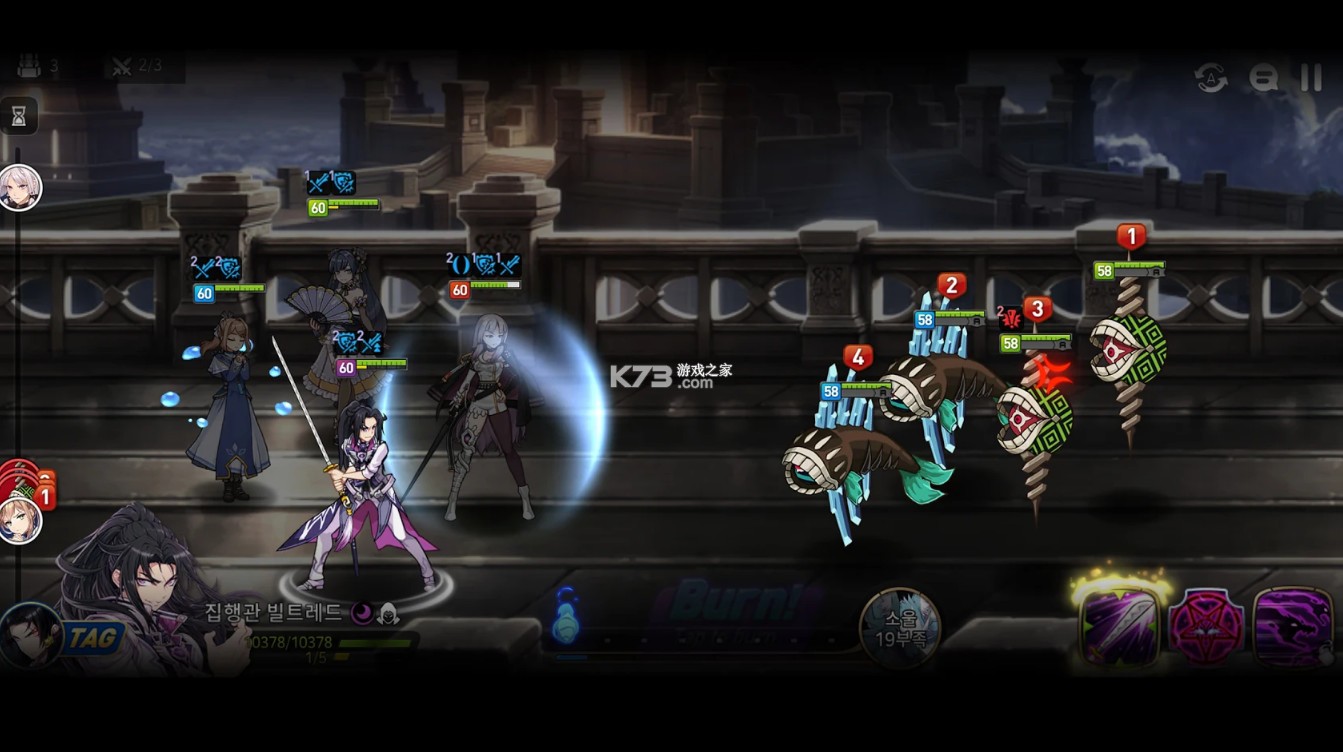
Task: Open the battle chat bubble icon
Action: (1262, 78)
